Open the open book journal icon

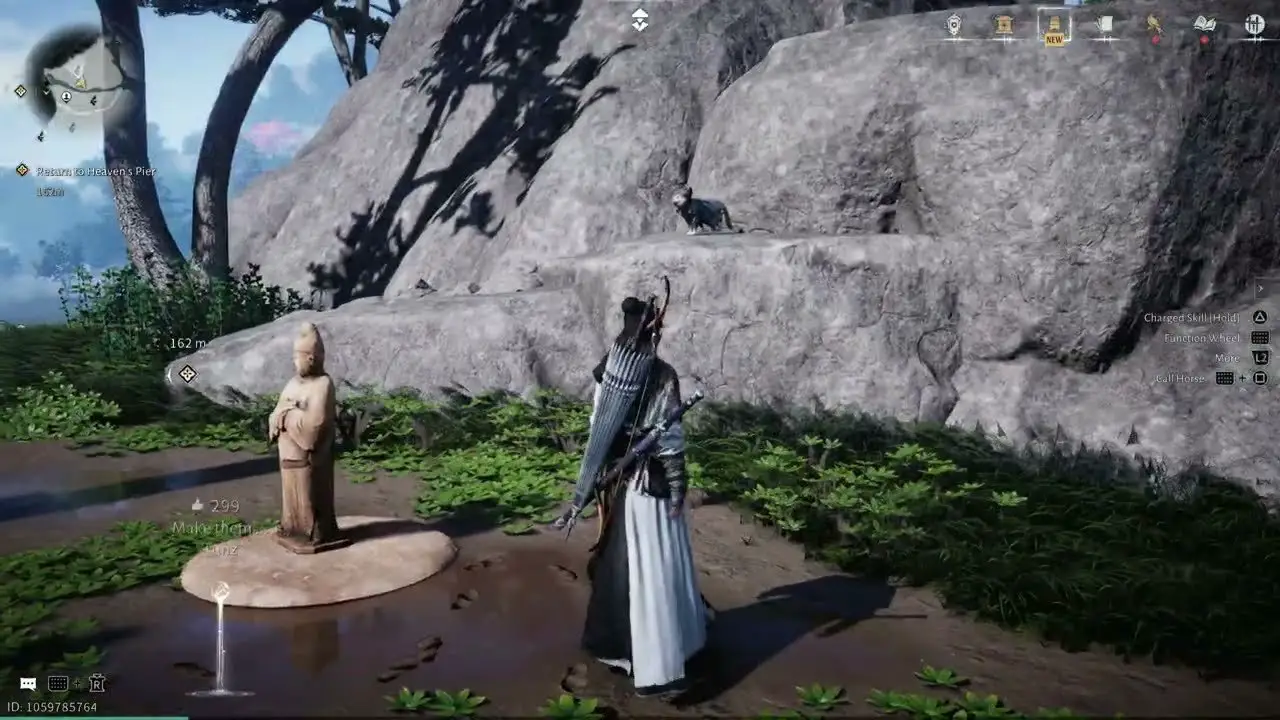coord(1204,26)
